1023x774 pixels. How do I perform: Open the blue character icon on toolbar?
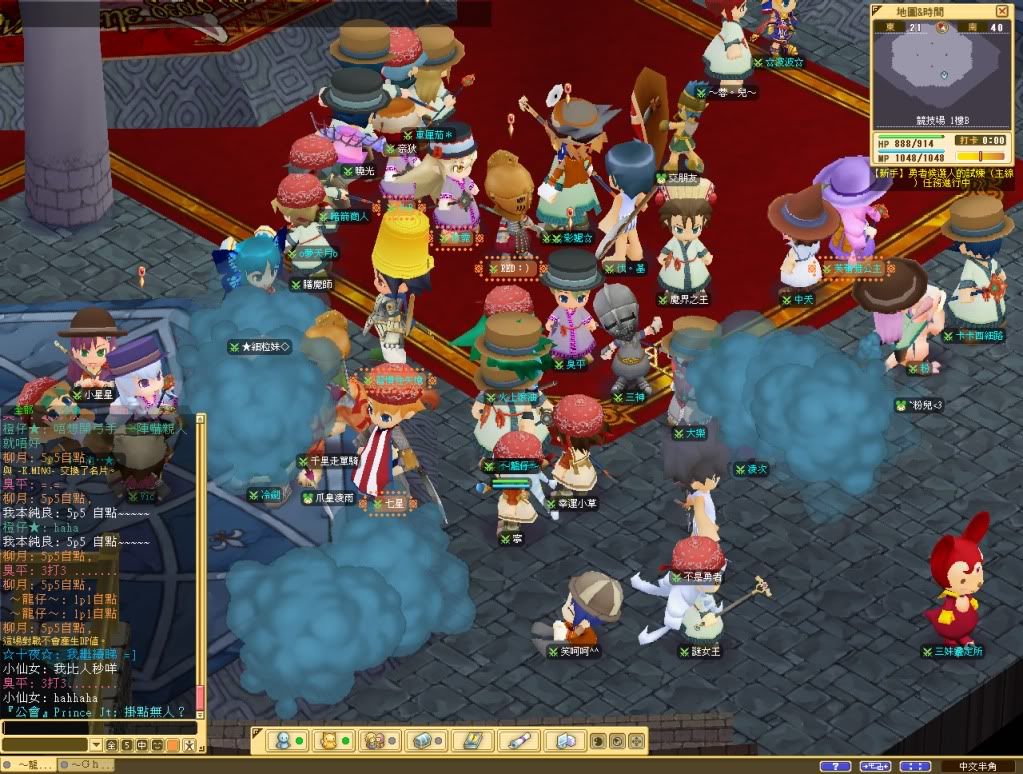coord(283,741)
